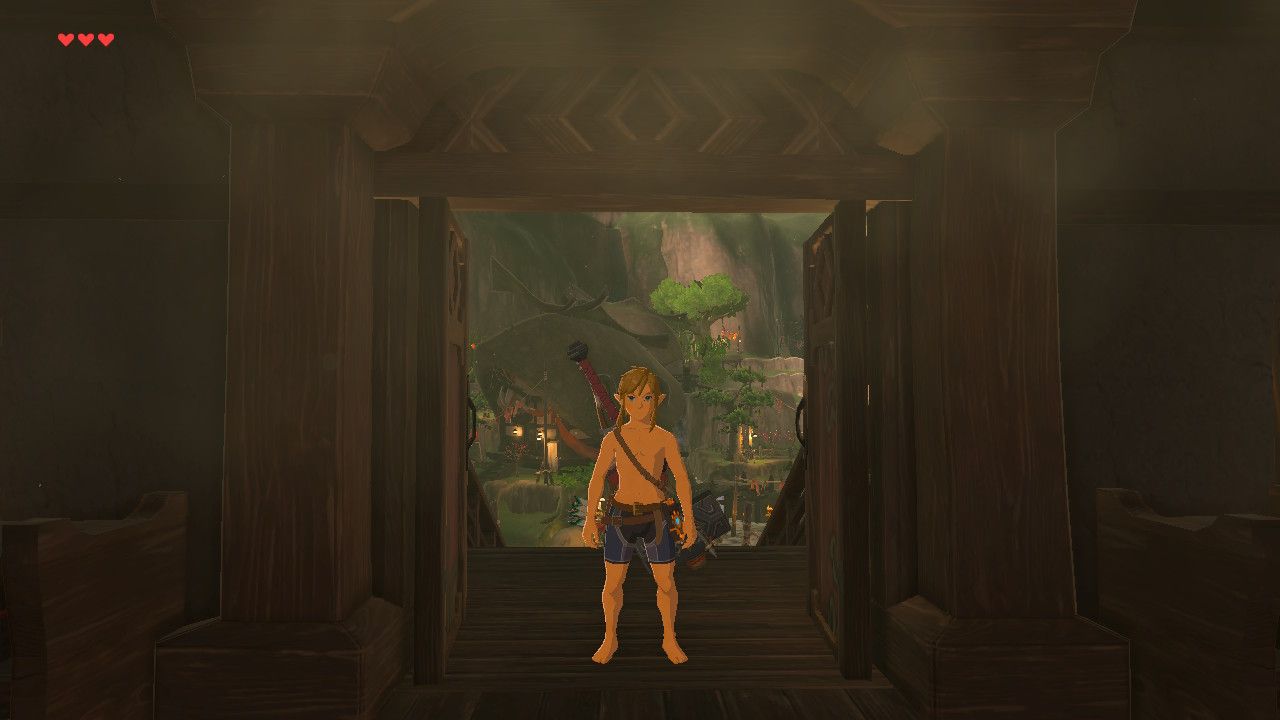
Task: Click the glowing Sheikah Slate on Link's belt
Action: click(x=678, y=520)
